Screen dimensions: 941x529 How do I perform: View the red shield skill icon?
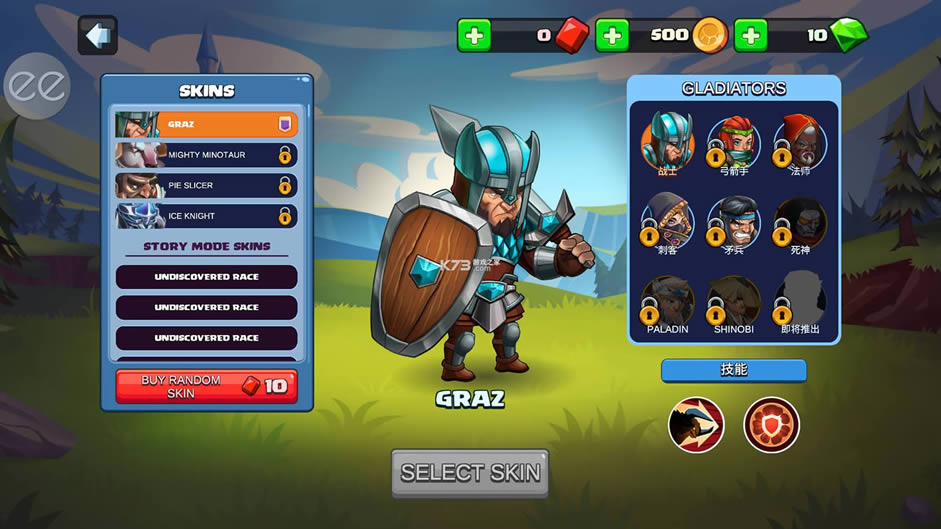tap(771, 425)
